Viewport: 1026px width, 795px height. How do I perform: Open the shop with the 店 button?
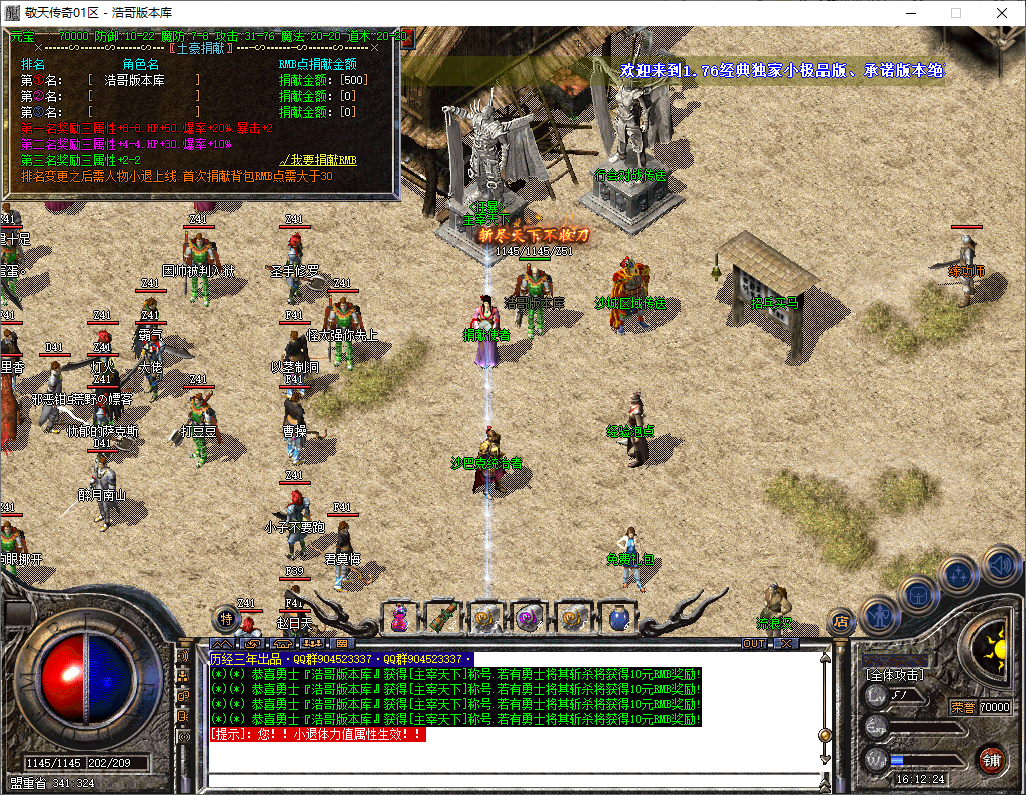pos(841,620)
